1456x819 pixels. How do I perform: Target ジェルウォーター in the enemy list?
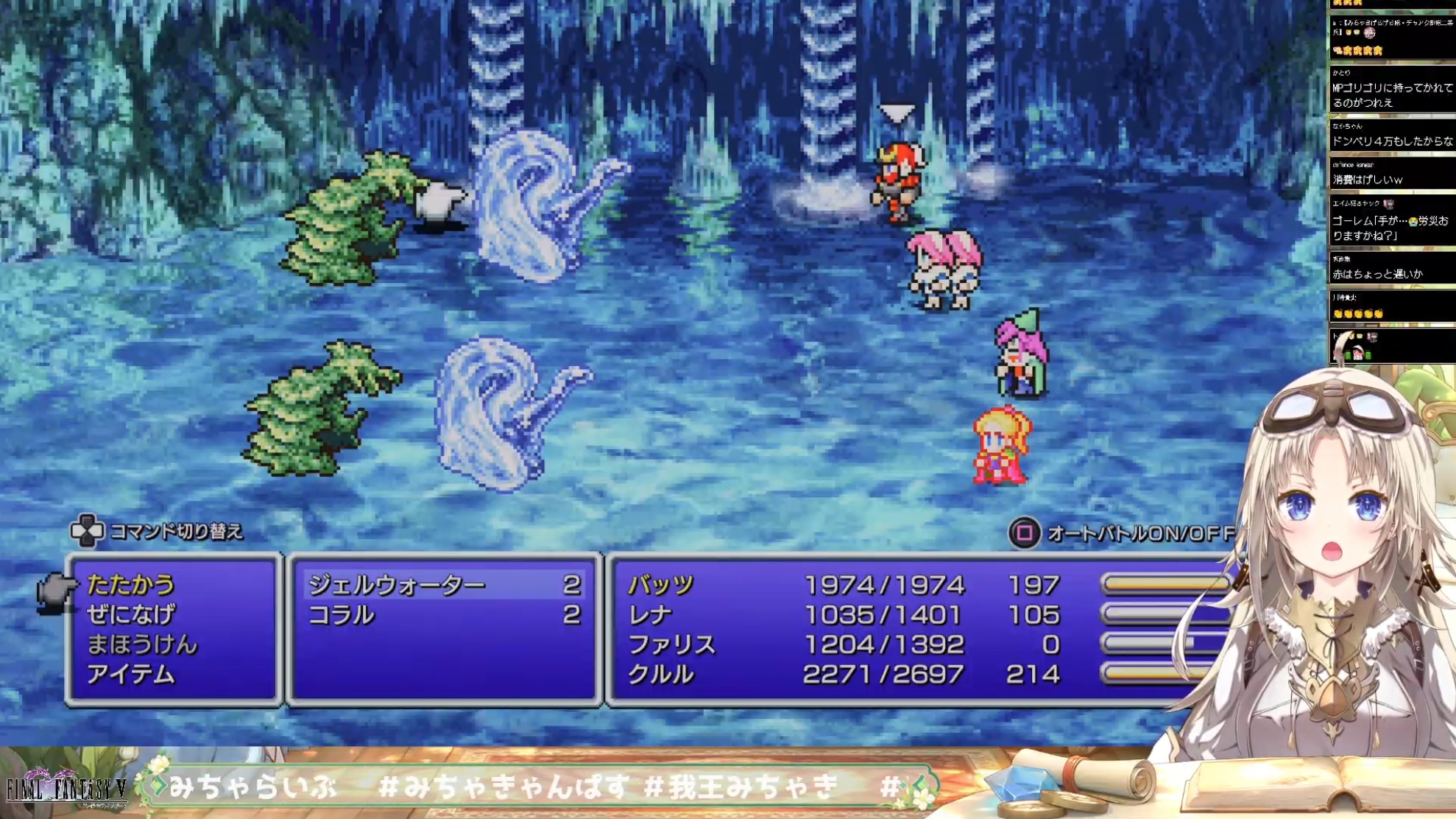(x=397, y=585)
